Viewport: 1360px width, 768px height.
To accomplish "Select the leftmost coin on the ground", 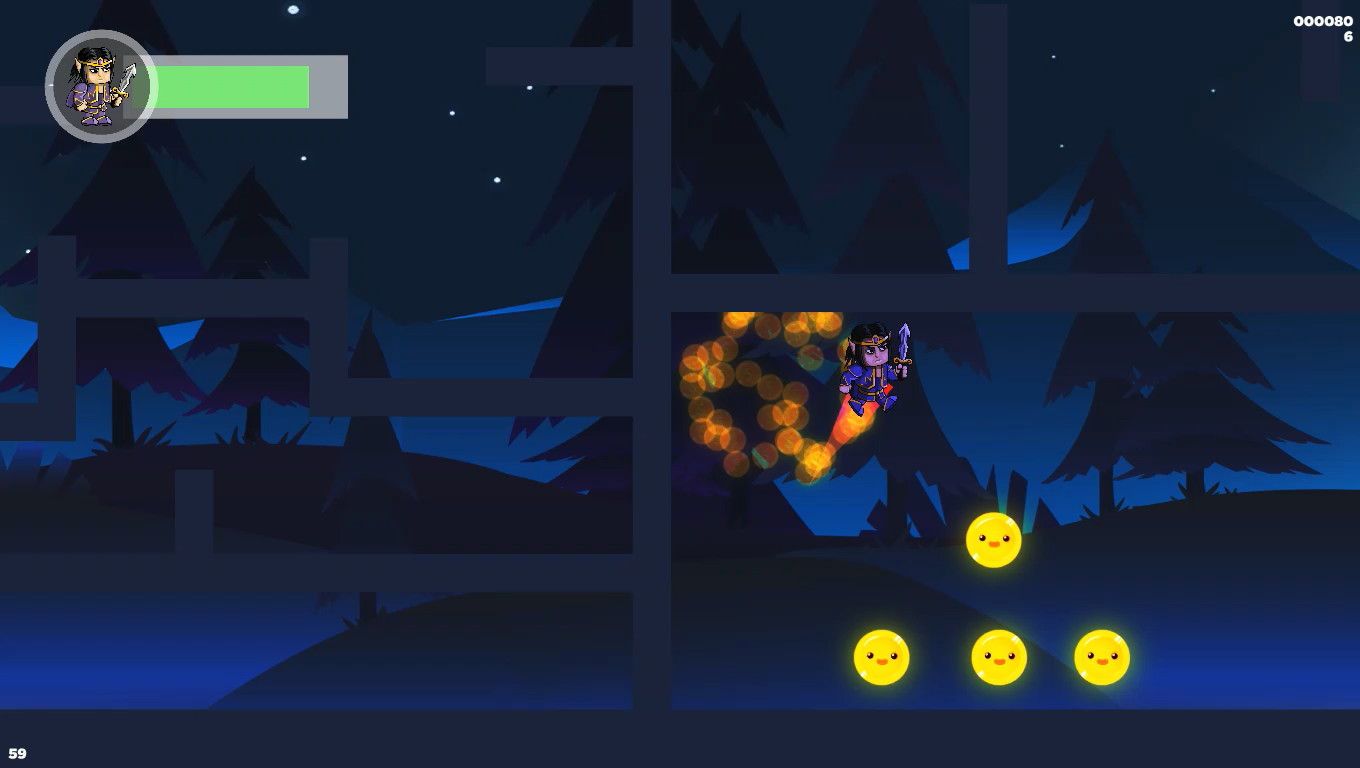I will point(881,658).
